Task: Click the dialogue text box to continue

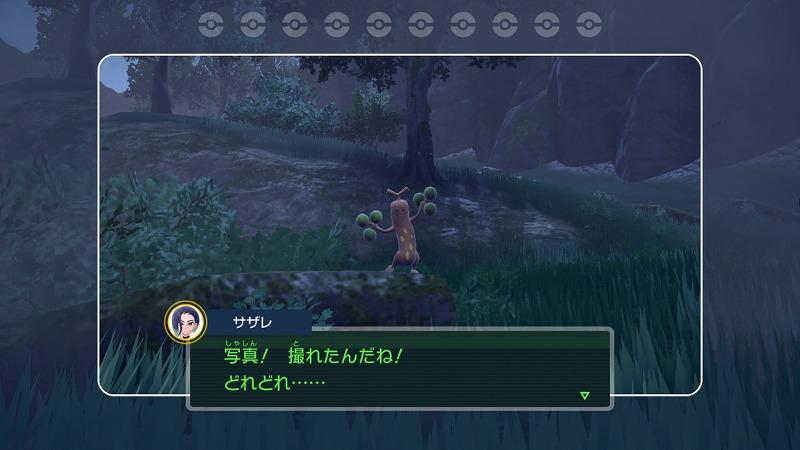Action: pos(400,368)
